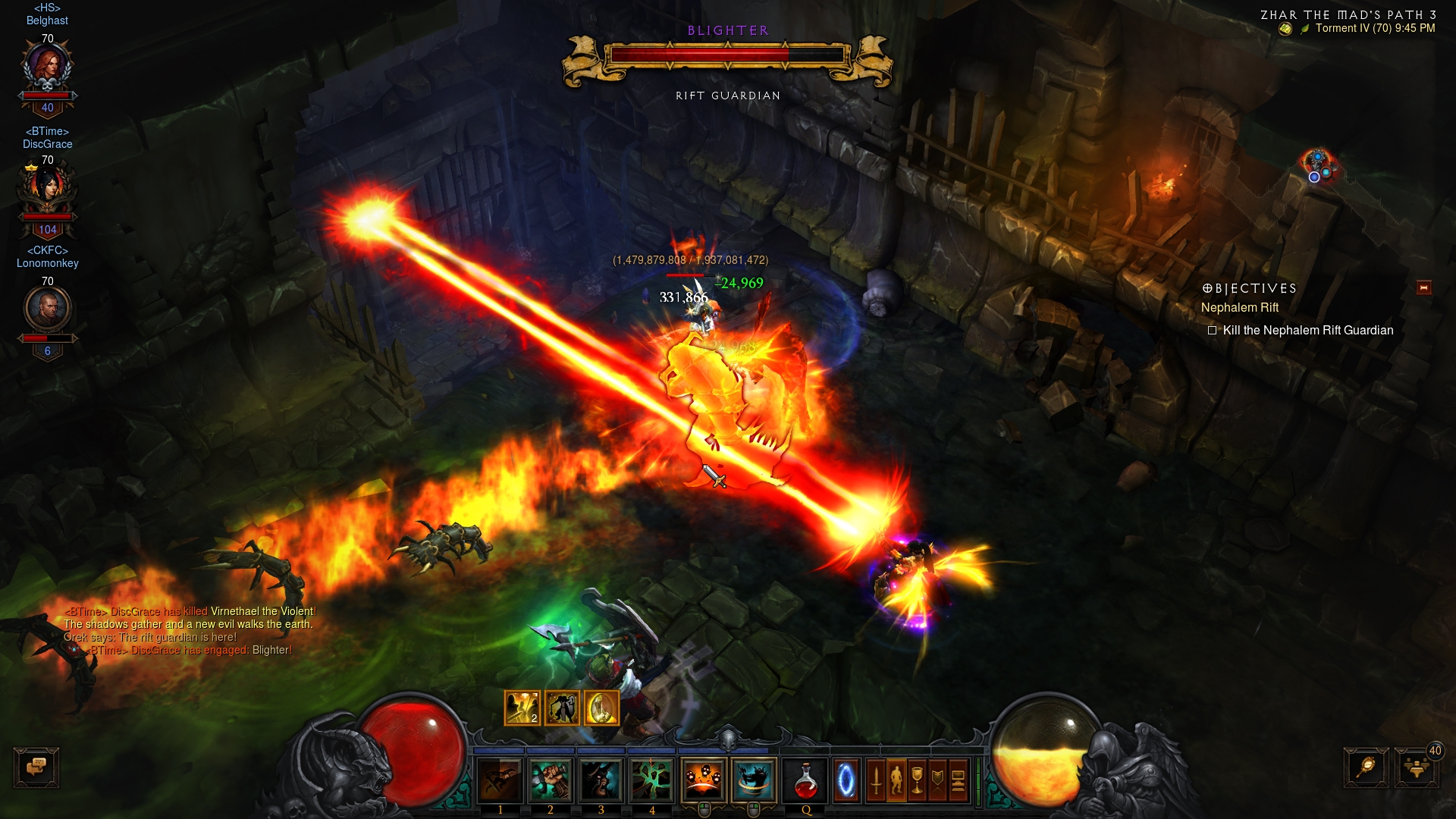Collapse the Objectives tracker panel
1456x819 pixels.
tap(1423, 287)
